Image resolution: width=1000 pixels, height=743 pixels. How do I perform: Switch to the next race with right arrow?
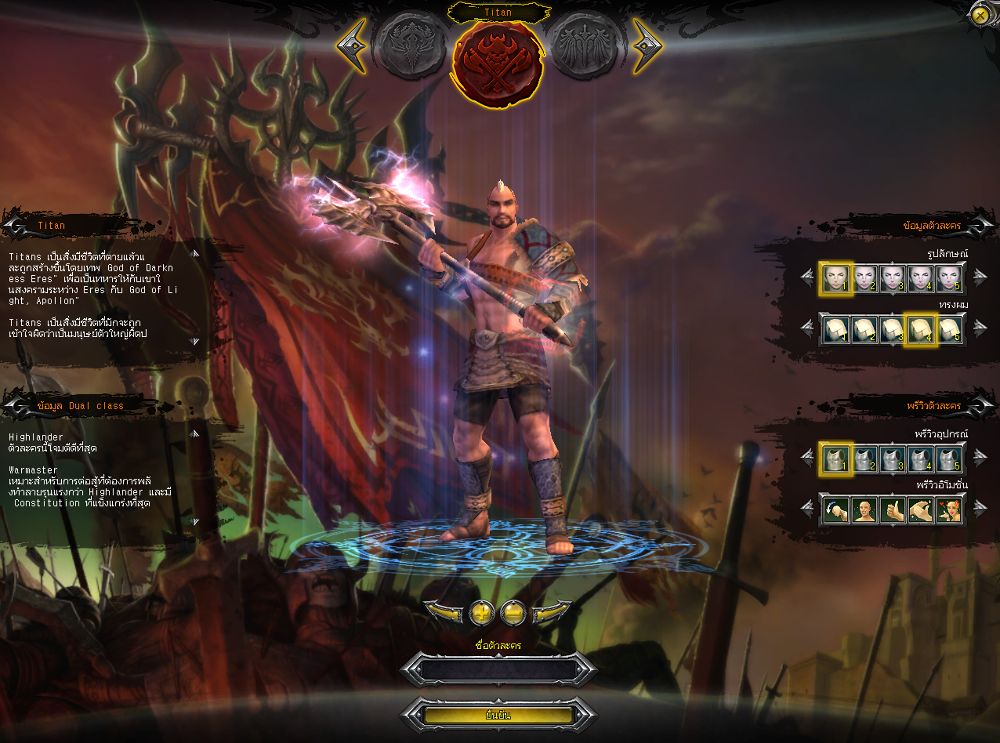click(x=646, y=45)
